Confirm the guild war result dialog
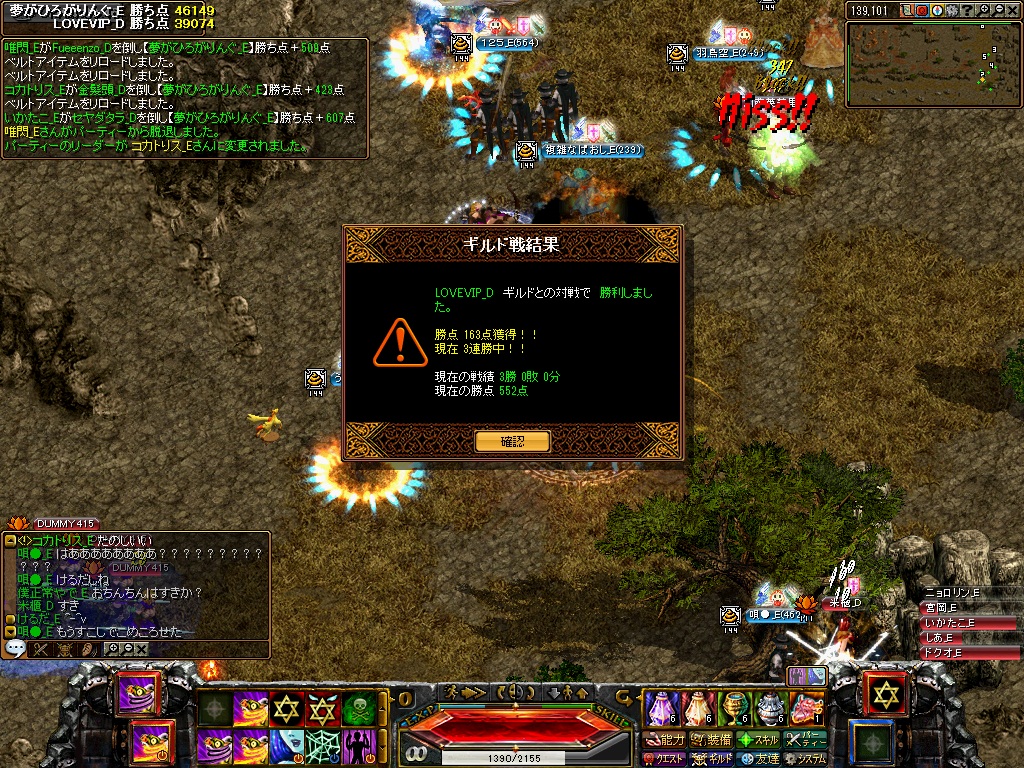The image size is (1024, 768). (512, 441)
